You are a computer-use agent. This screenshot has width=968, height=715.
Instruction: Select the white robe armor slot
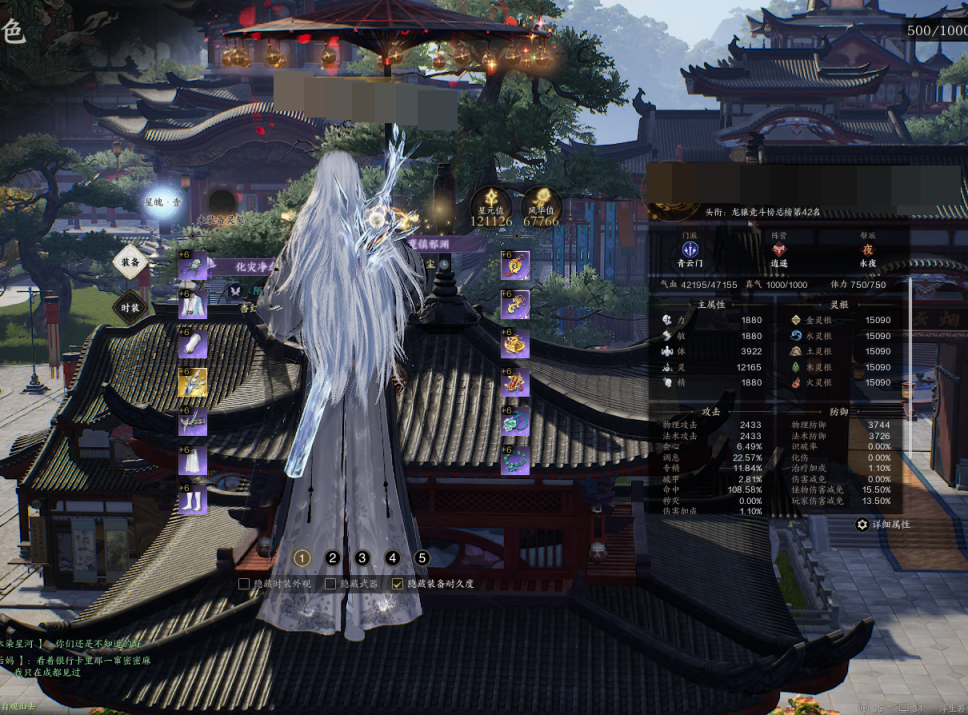click(192, 304)
